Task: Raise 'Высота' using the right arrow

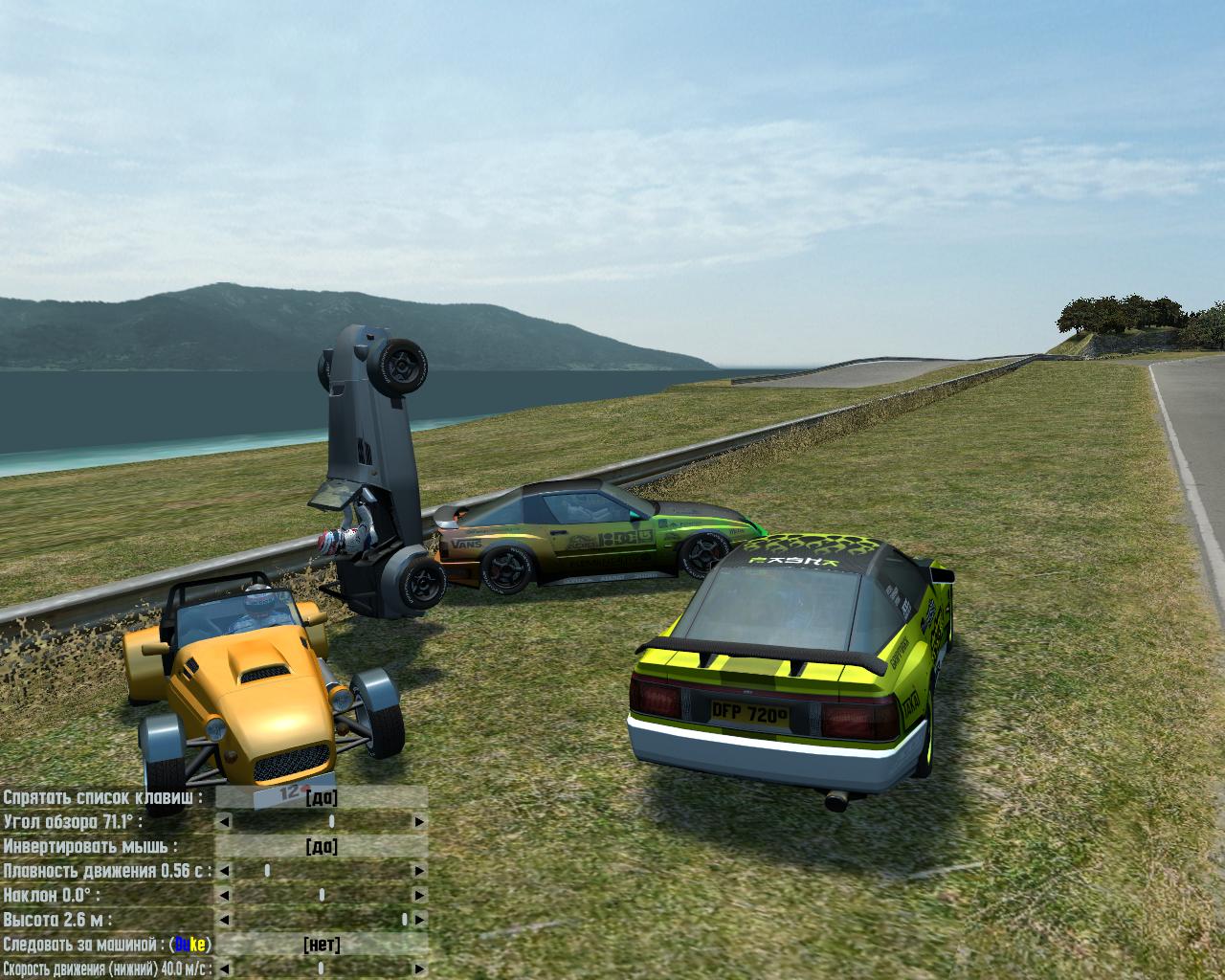Action: (419, 920)
